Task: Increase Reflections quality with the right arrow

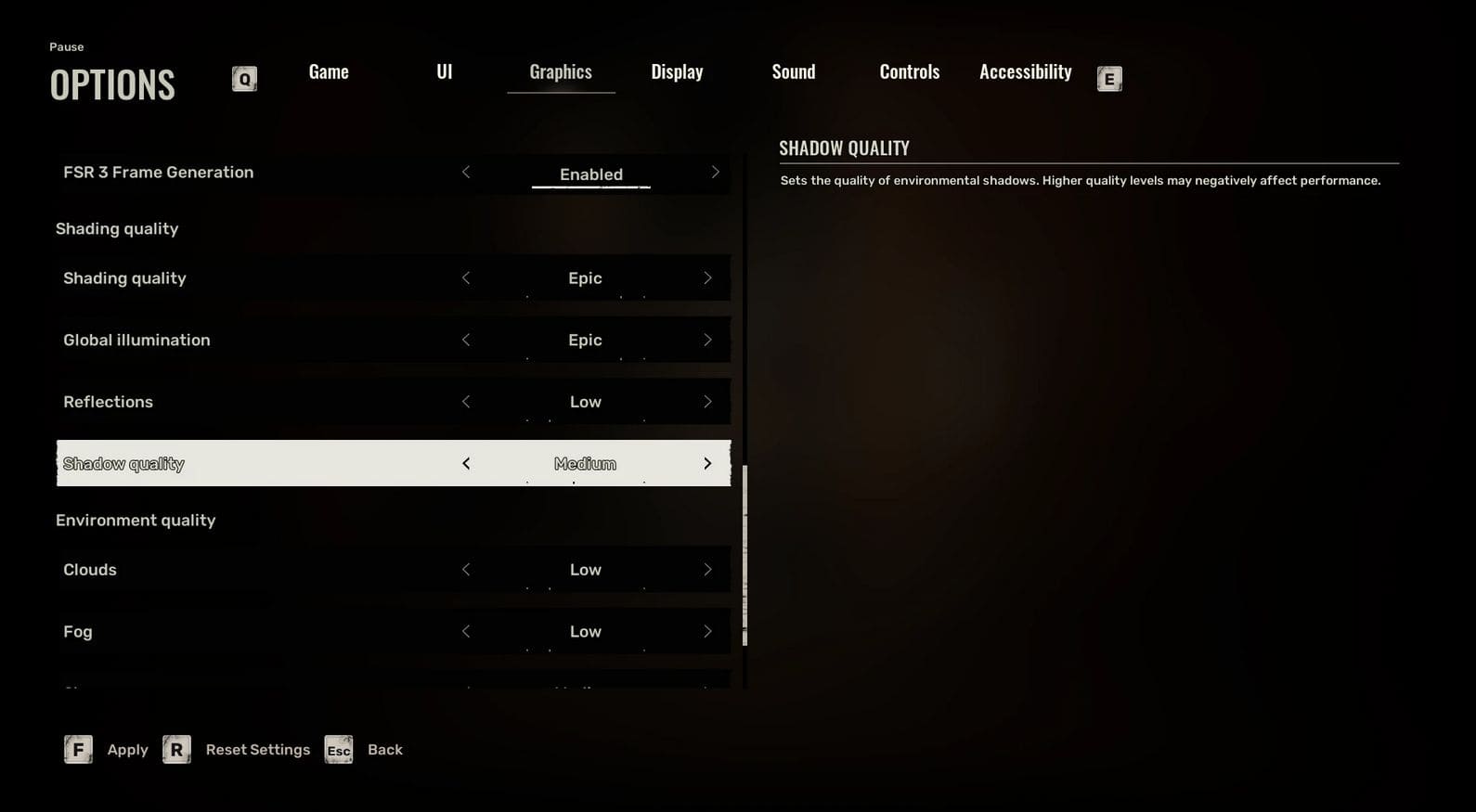Action: click(x=707, y=402)
